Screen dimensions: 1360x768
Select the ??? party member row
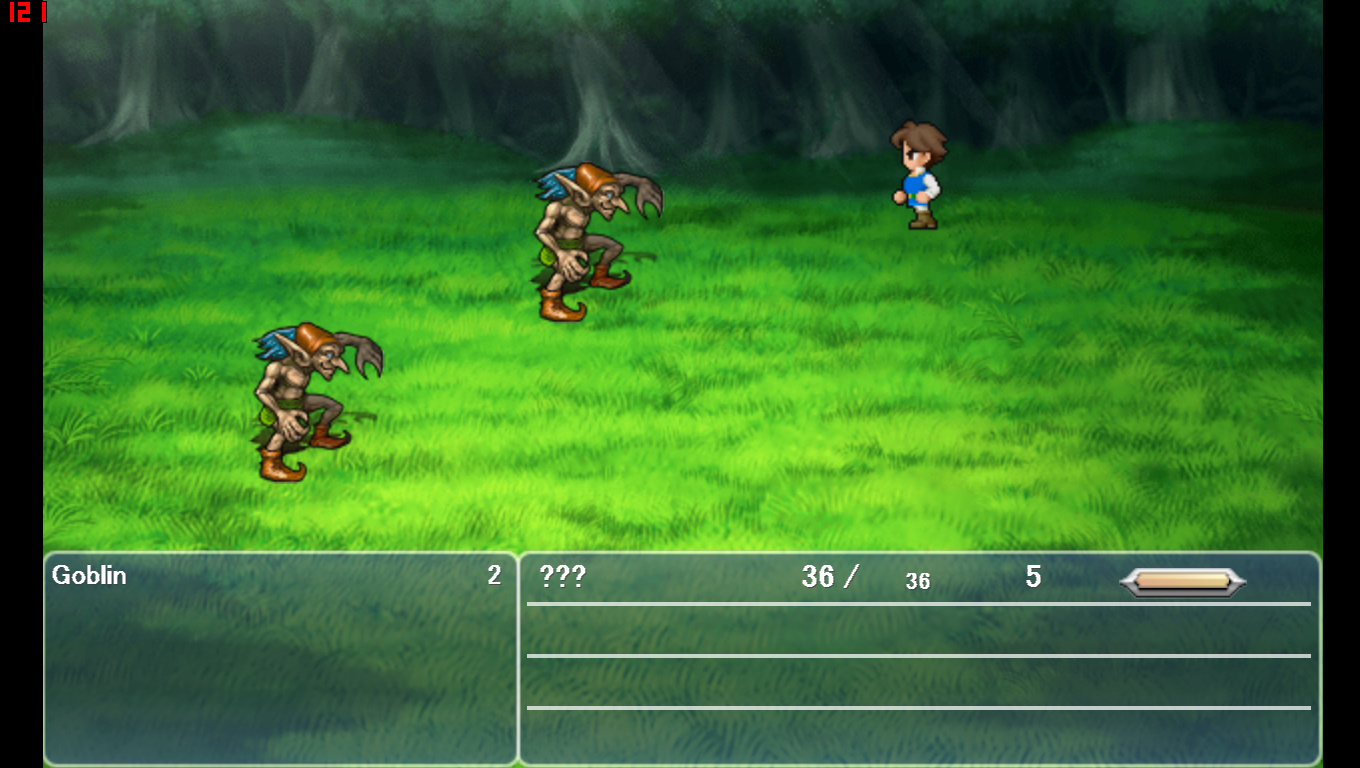(562, 577)
